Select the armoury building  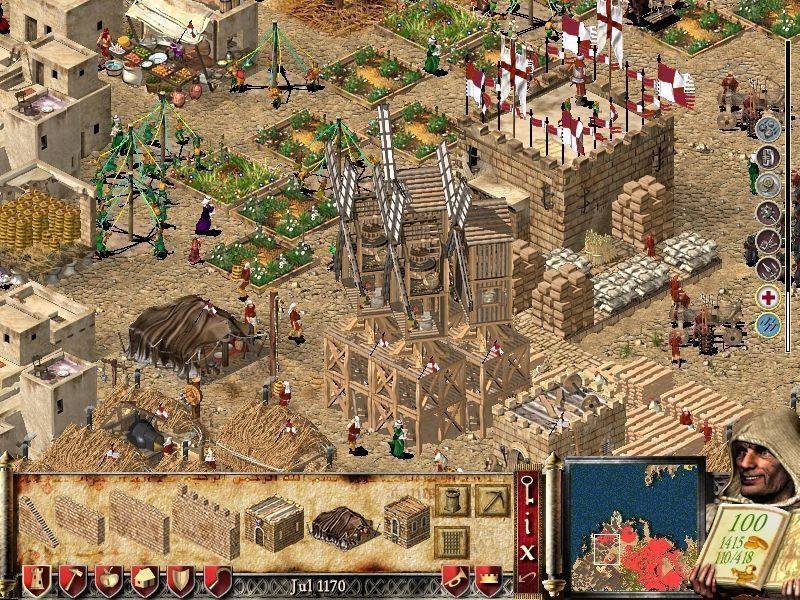click(x=405, y=520)
